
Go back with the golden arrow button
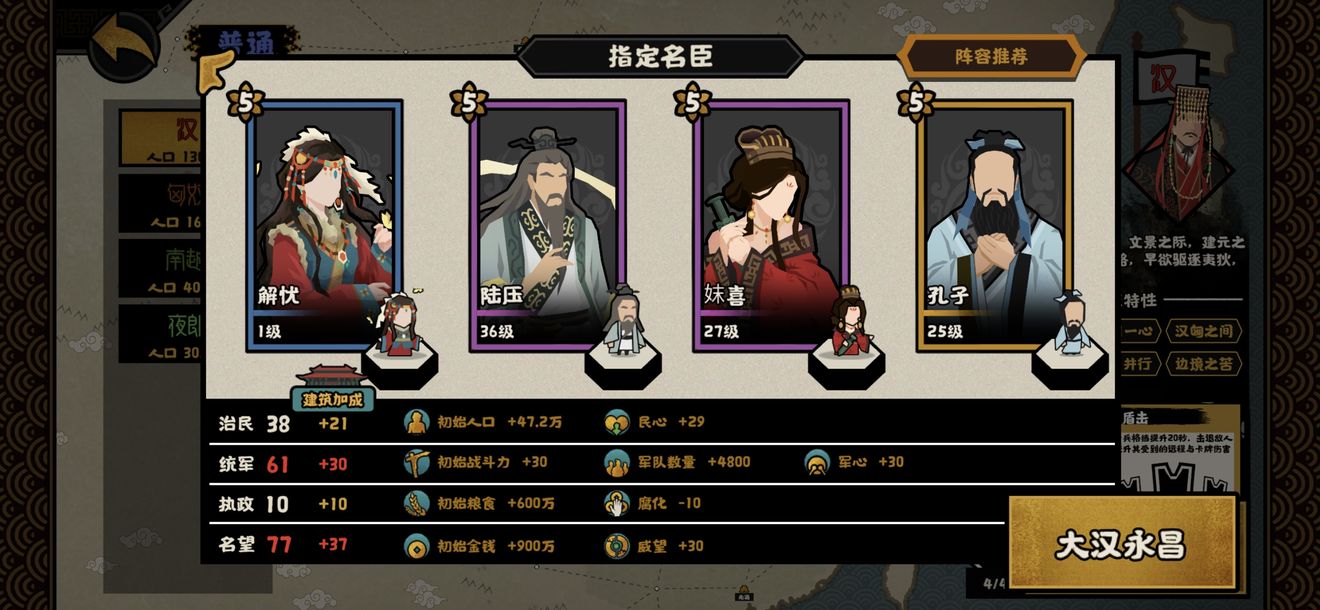tap(125, 45)
